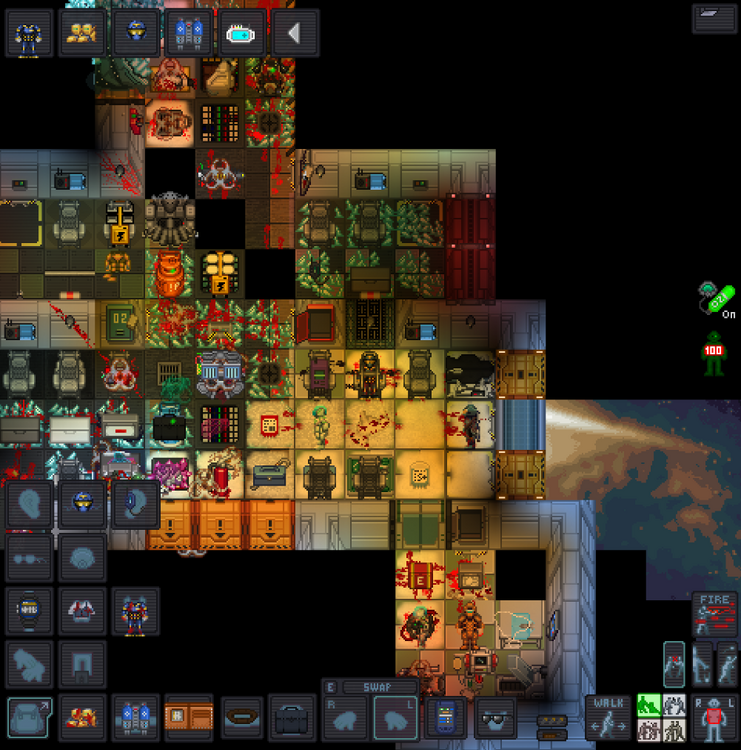741x750 pixels.
Task: Open the top-right menu button
Action: tap(715, 18)
